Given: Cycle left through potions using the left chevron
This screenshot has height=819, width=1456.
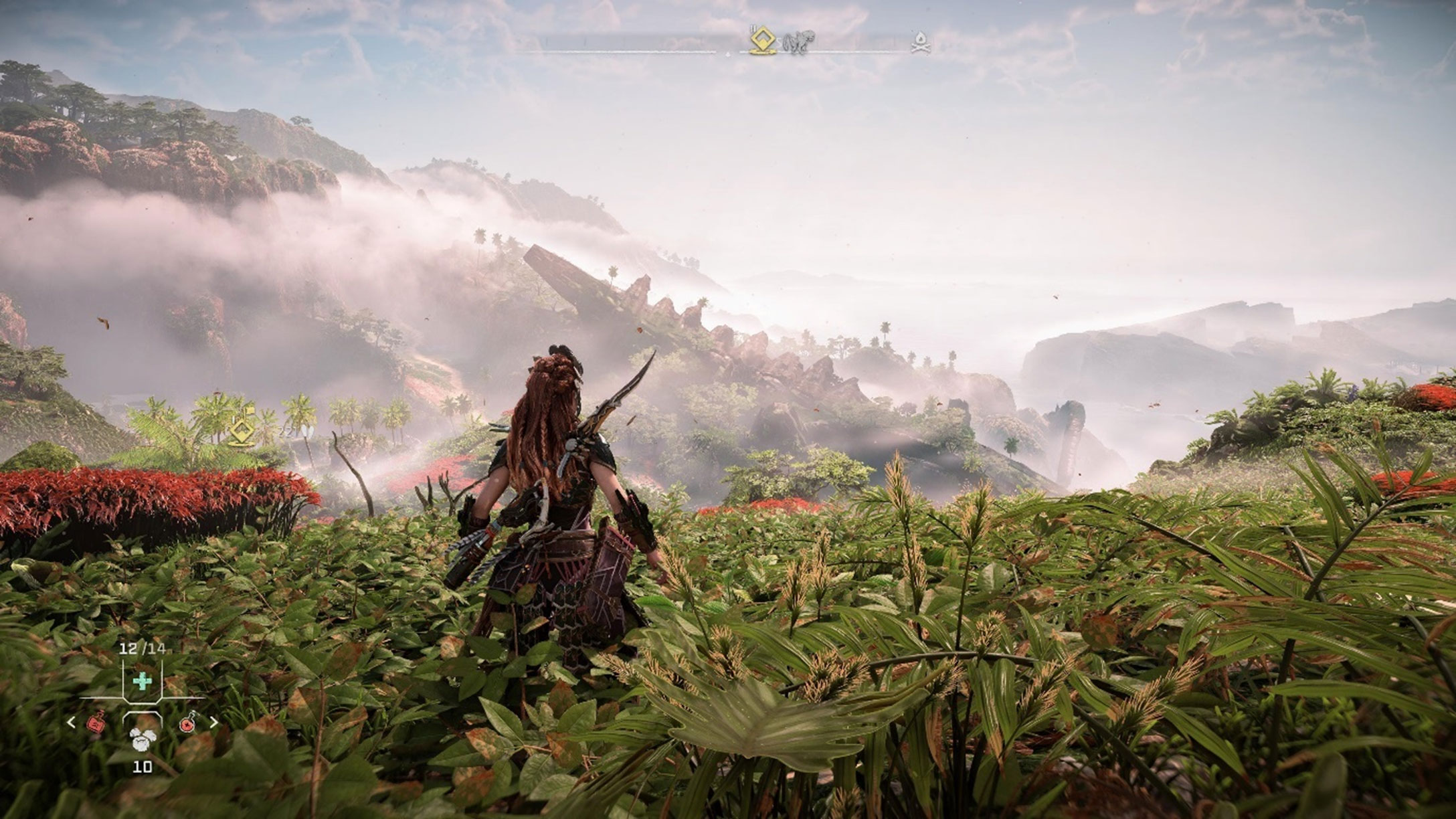Looking at the screenshot, I should pos(70,722).
